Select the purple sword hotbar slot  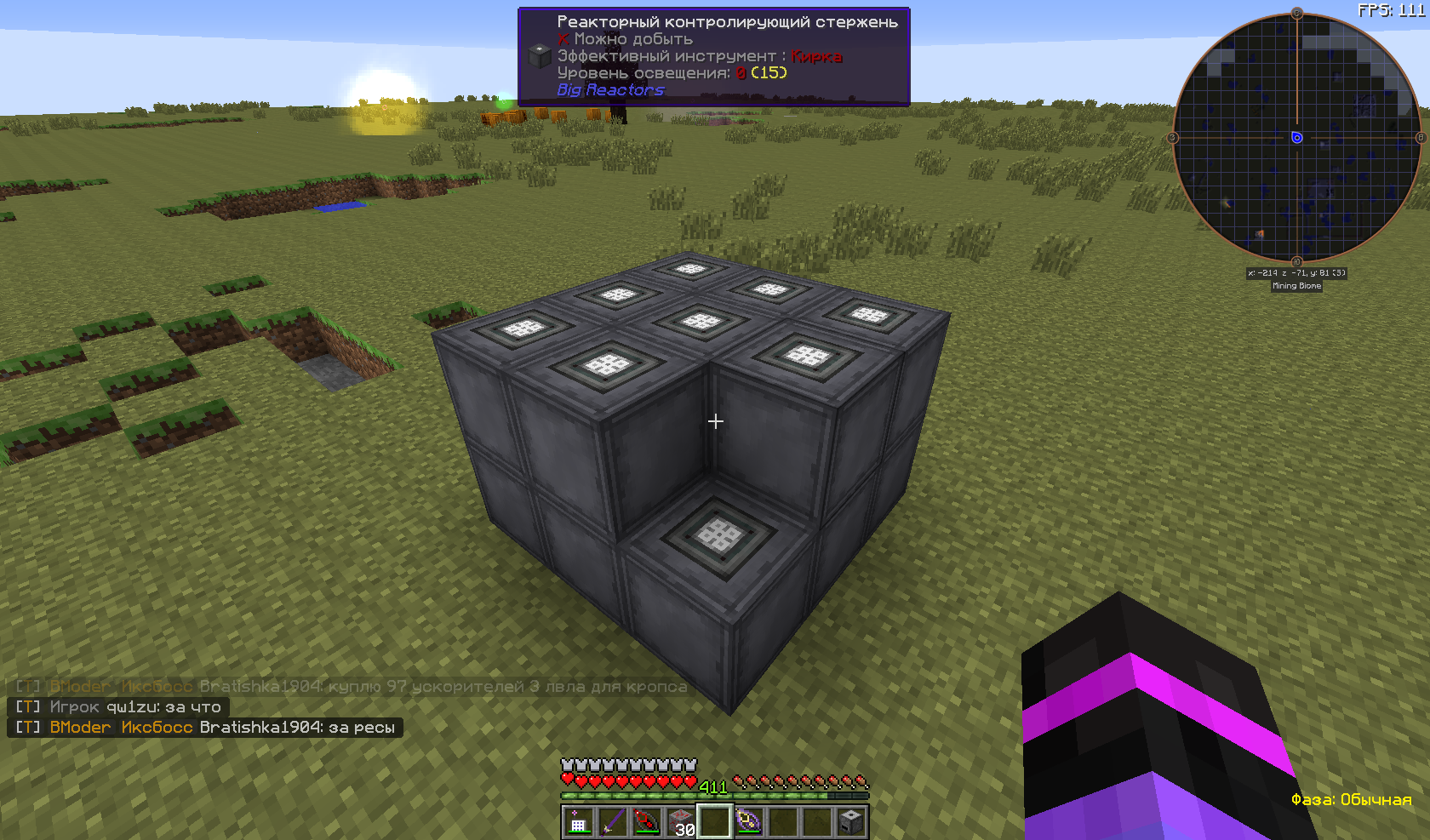612,822
